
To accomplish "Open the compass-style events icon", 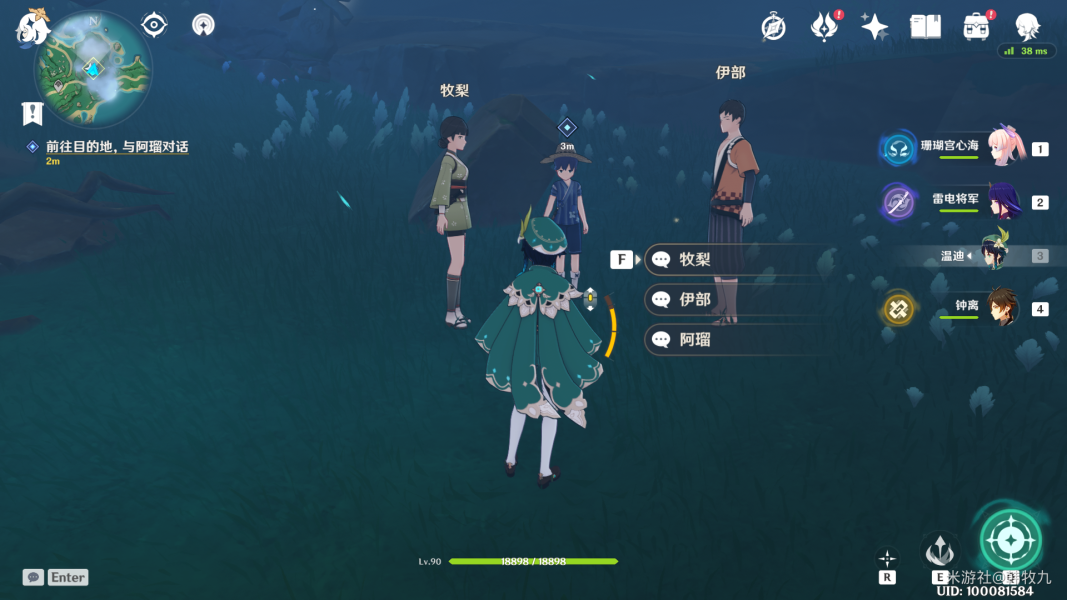I will (x=773, y=27).
